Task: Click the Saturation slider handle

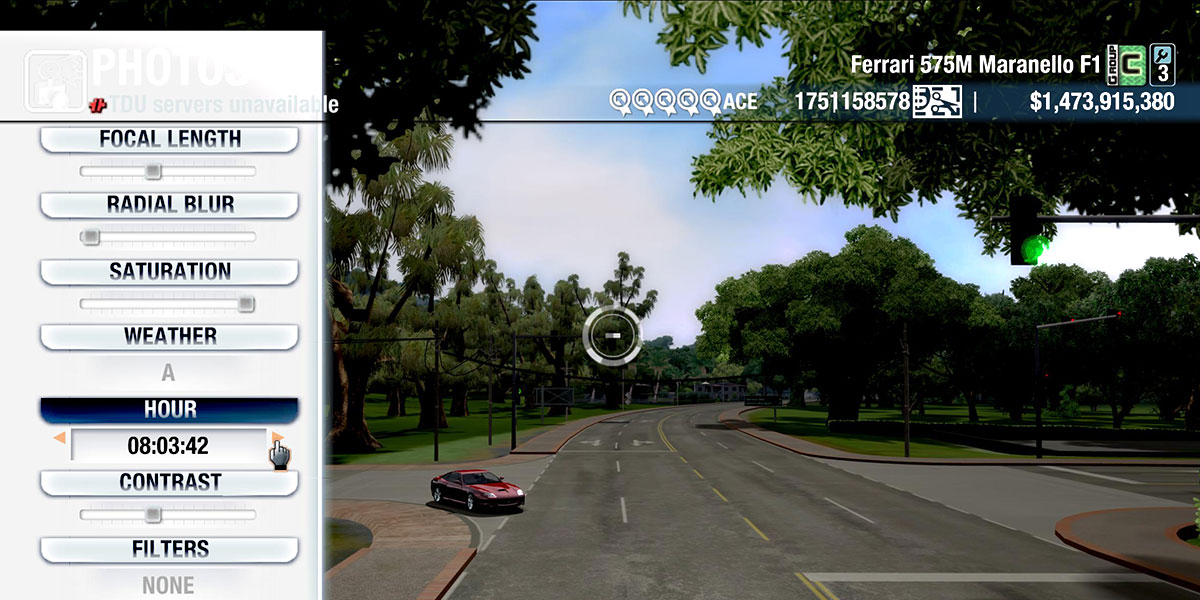Action: pyautogui.click(x=246, y=303)
